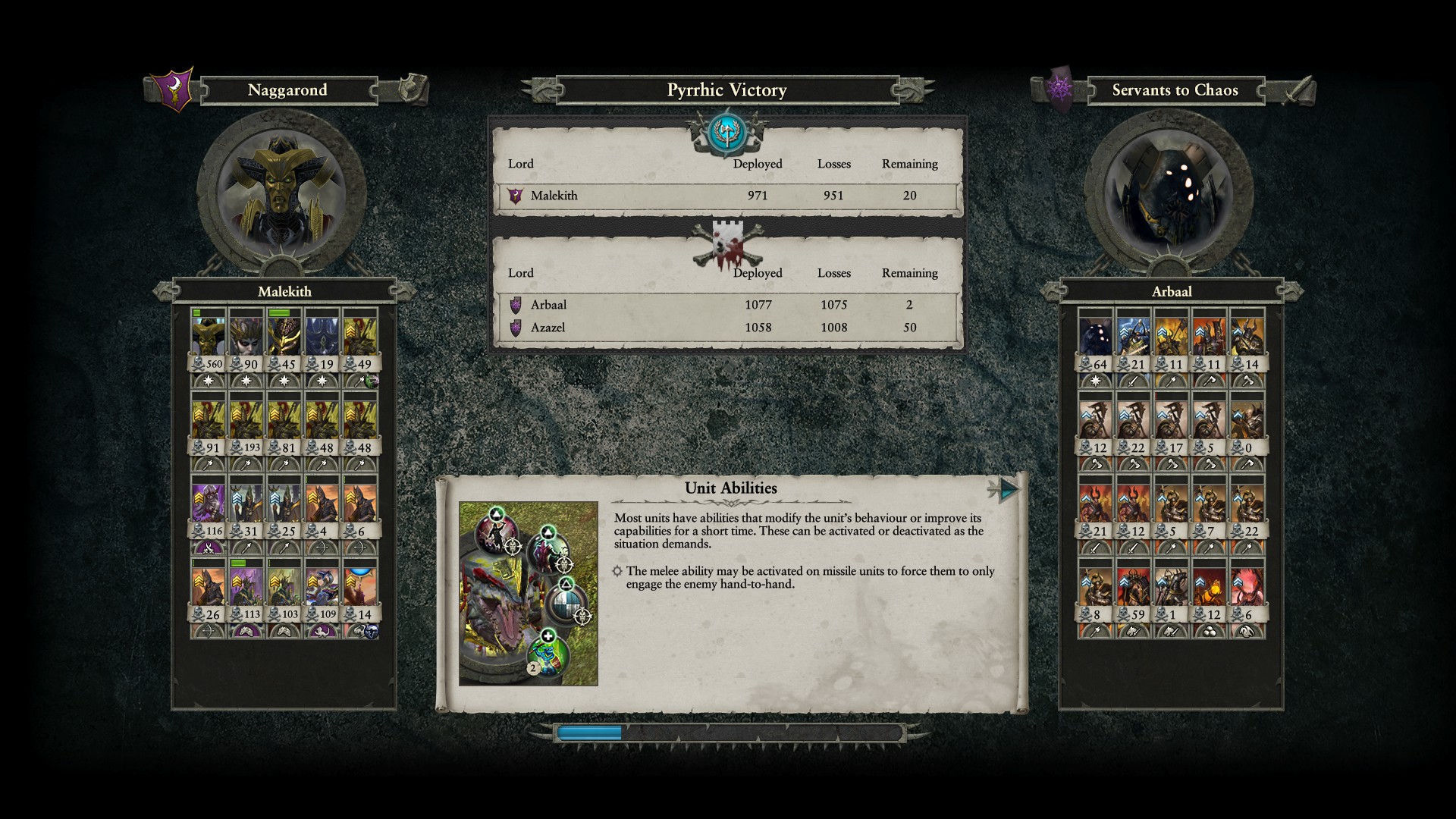
Task: Click the Malekith army panel header
Action: pyautogui.click(x=284, y=291)
